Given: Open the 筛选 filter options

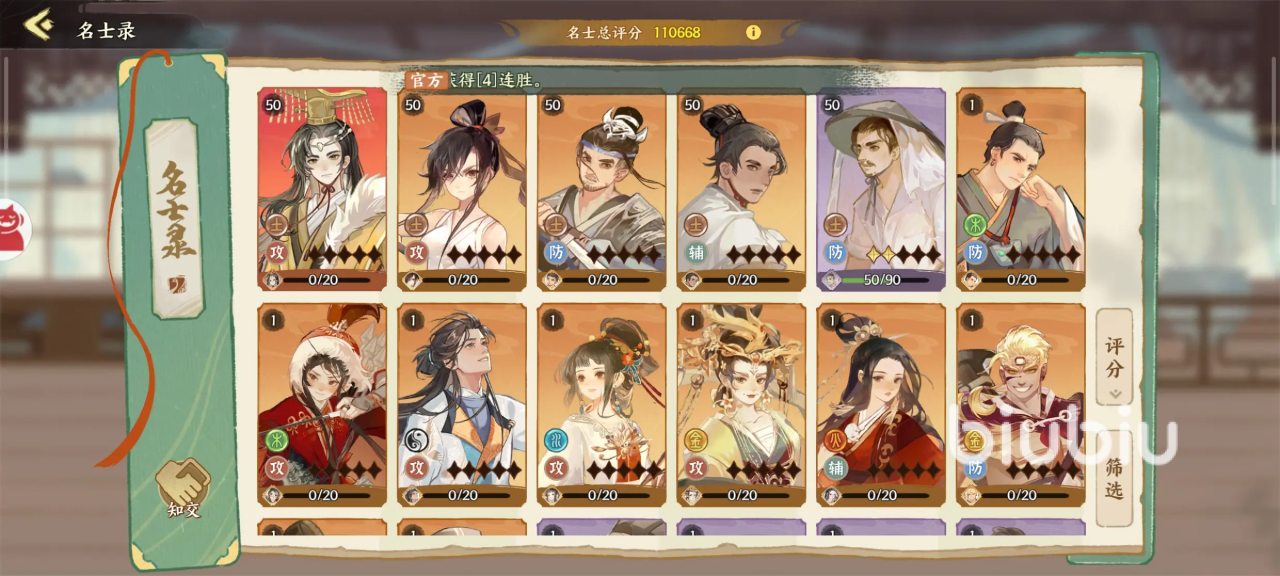Looking at the screenshot, I should [1114, 478].
